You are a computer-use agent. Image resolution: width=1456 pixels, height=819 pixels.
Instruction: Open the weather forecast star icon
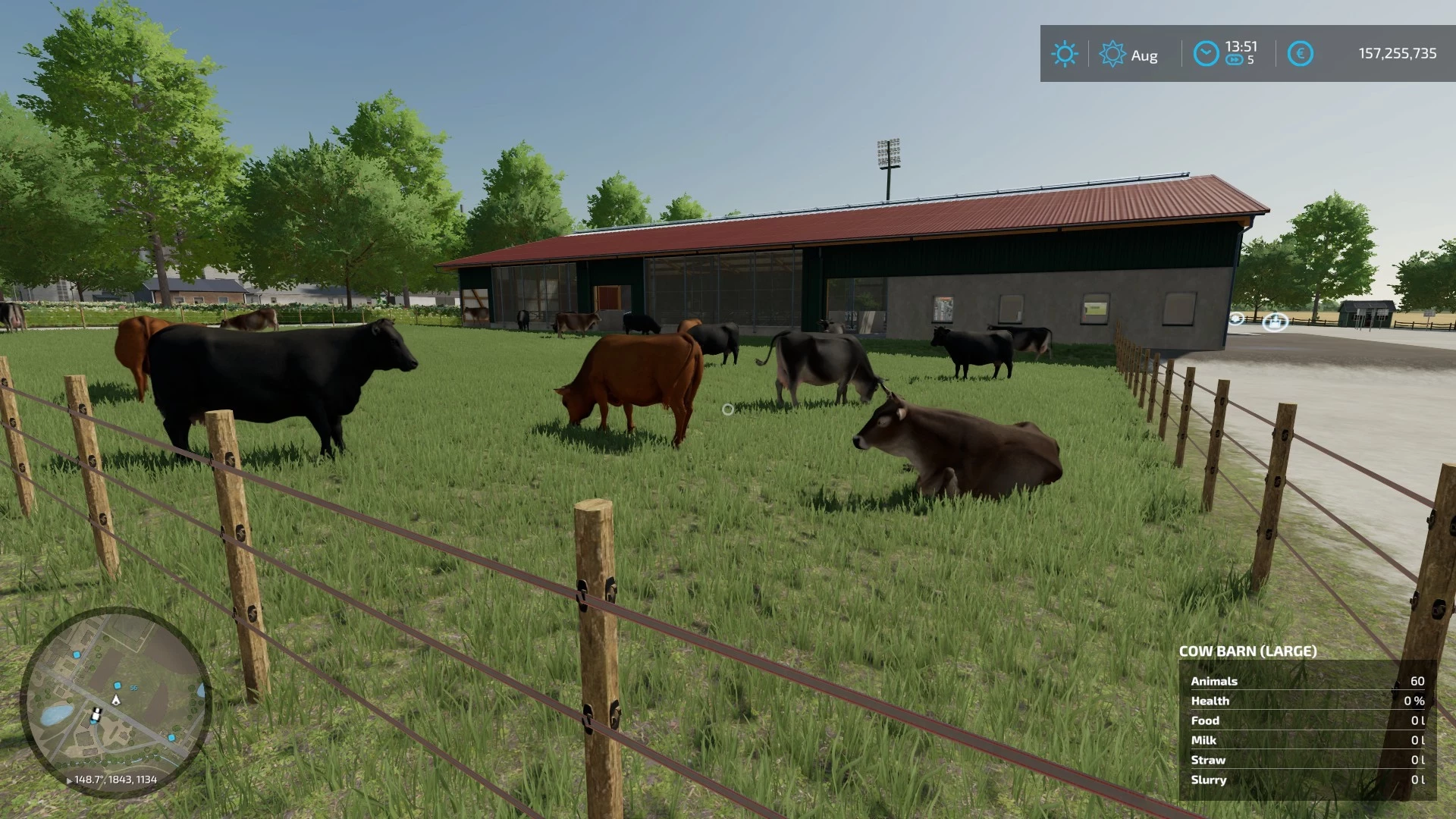1112,54
